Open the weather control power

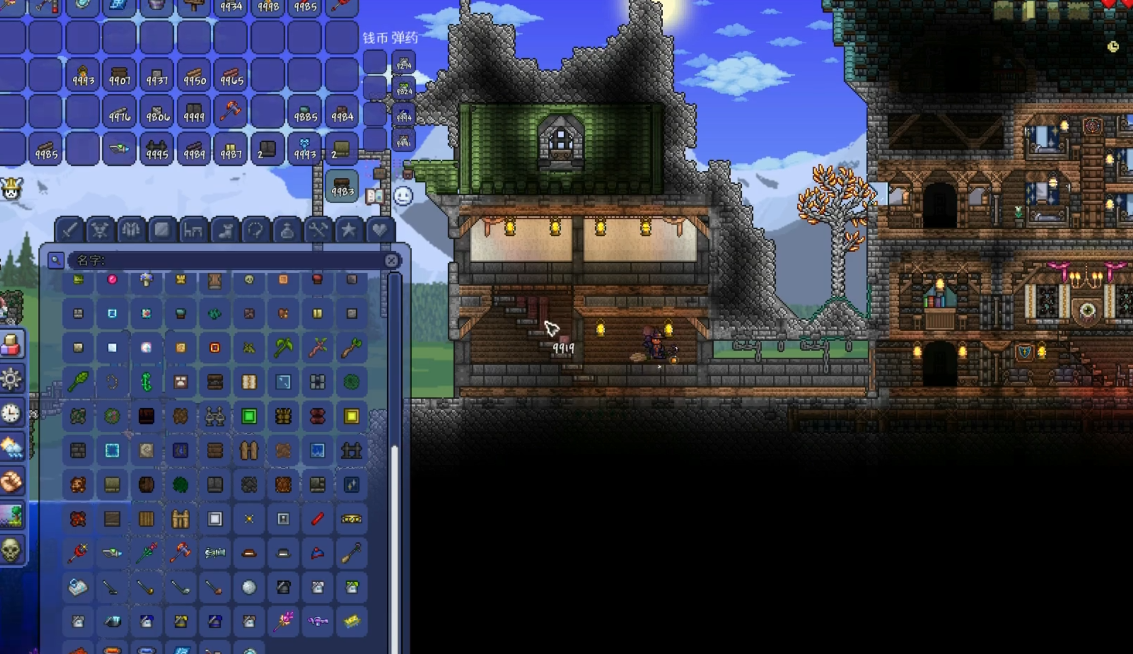11,447
